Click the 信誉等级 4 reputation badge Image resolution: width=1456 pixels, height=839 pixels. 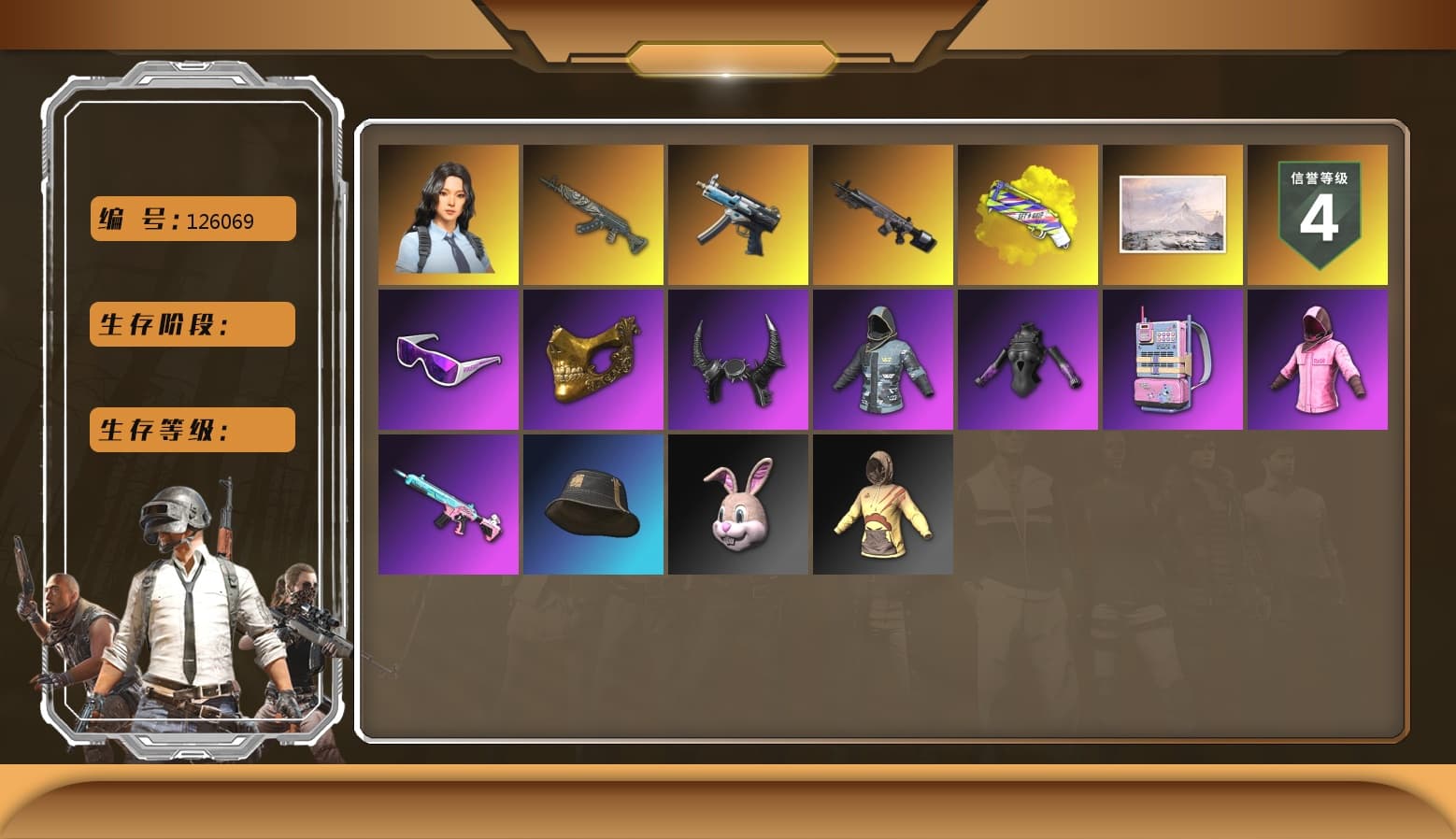1319,214
